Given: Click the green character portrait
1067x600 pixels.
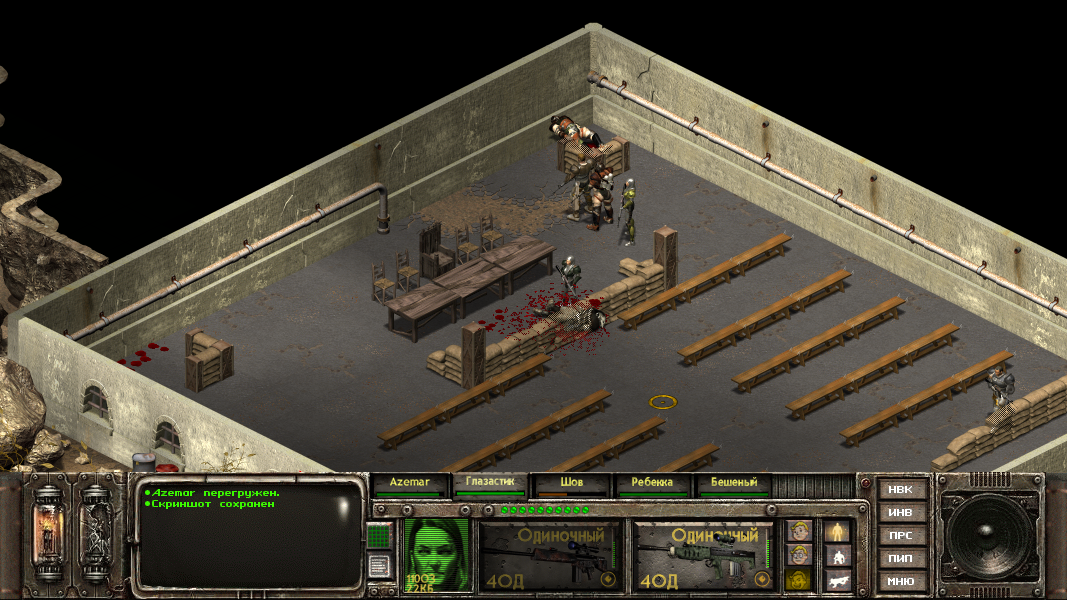Looking at the screenshot, I should [x=436, y=553].
